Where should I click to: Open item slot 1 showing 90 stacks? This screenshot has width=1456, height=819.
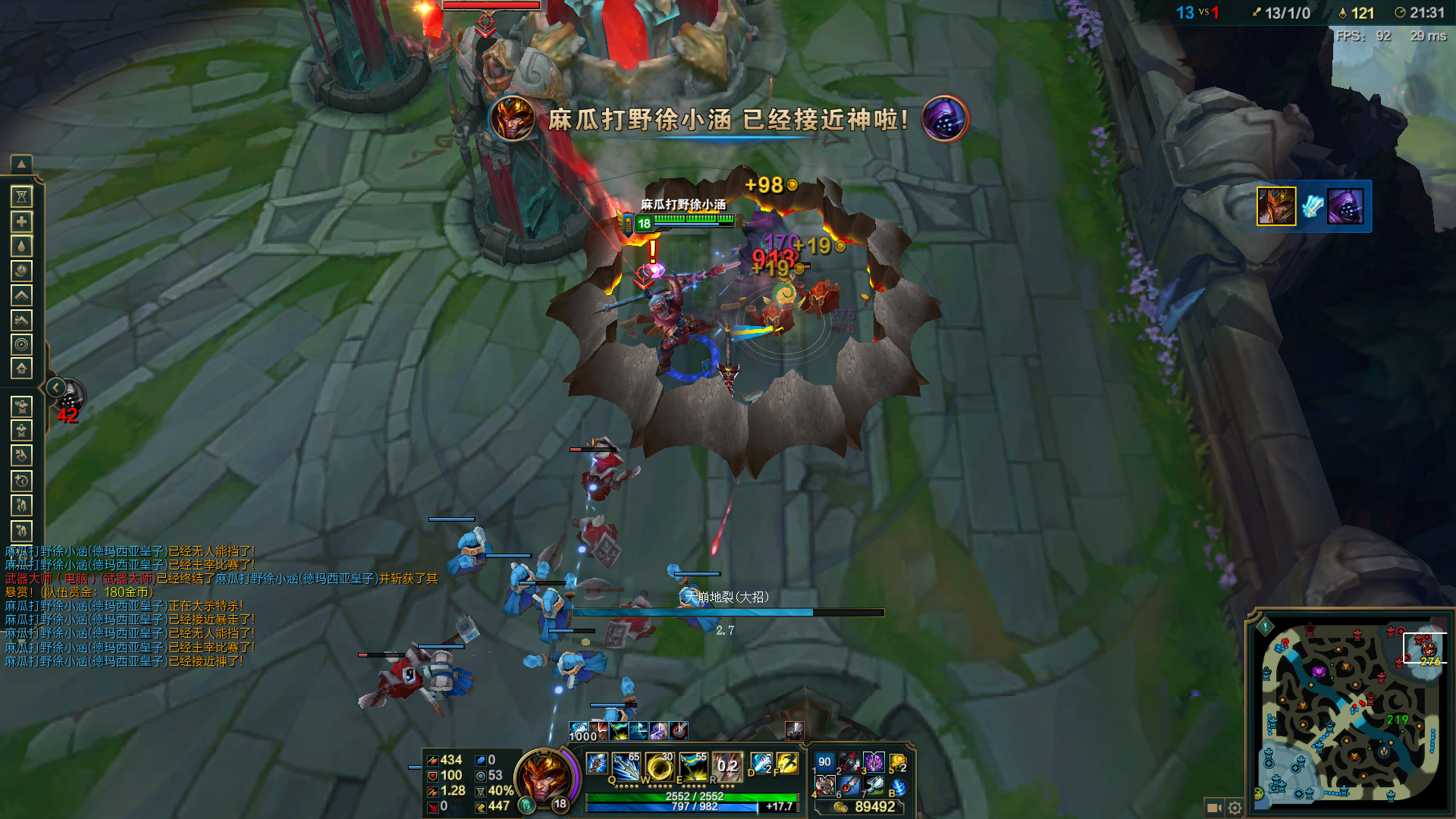(x=824, y=763)
